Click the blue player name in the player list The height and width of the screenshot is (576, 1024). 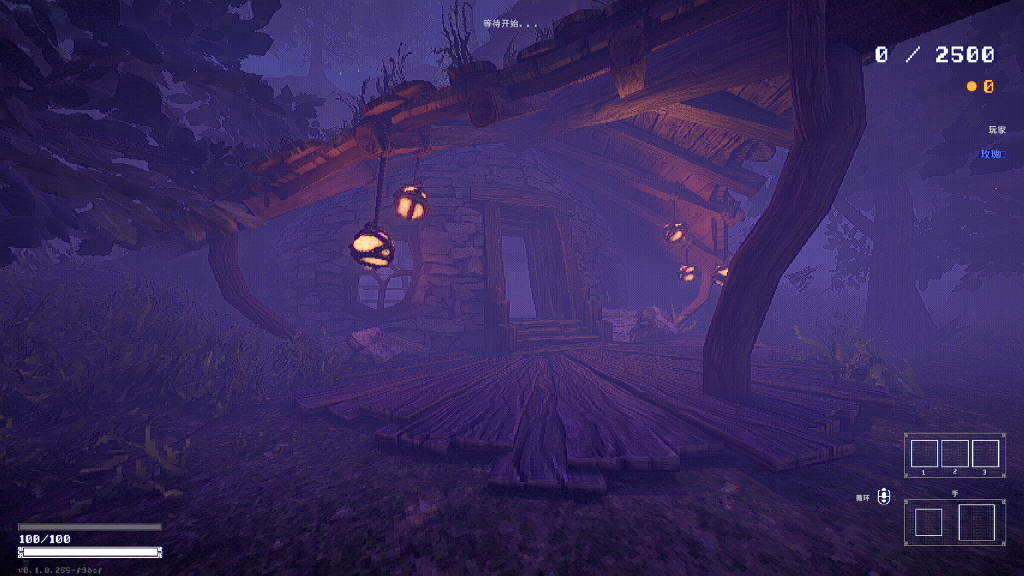coord(992,154)
